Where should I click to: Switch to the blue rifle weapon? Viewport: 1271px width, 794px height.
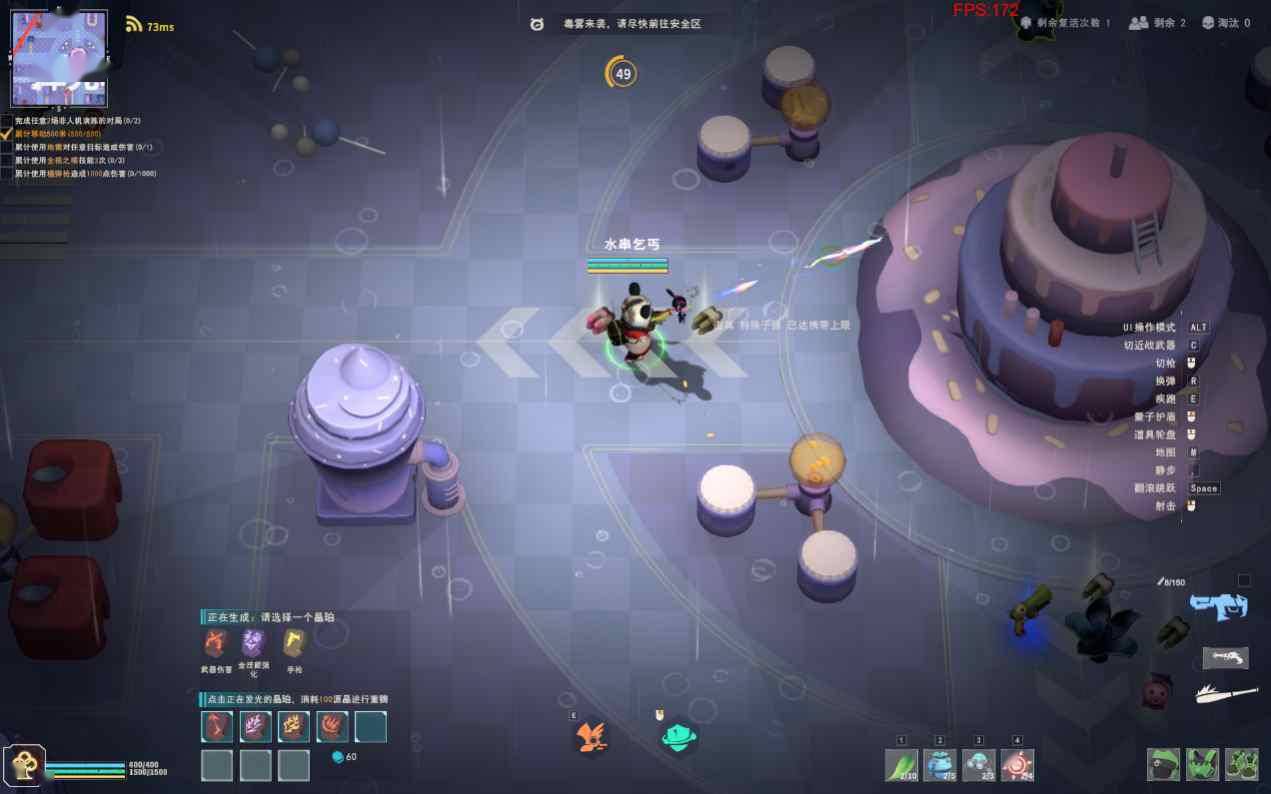[x=1218, y=604]
